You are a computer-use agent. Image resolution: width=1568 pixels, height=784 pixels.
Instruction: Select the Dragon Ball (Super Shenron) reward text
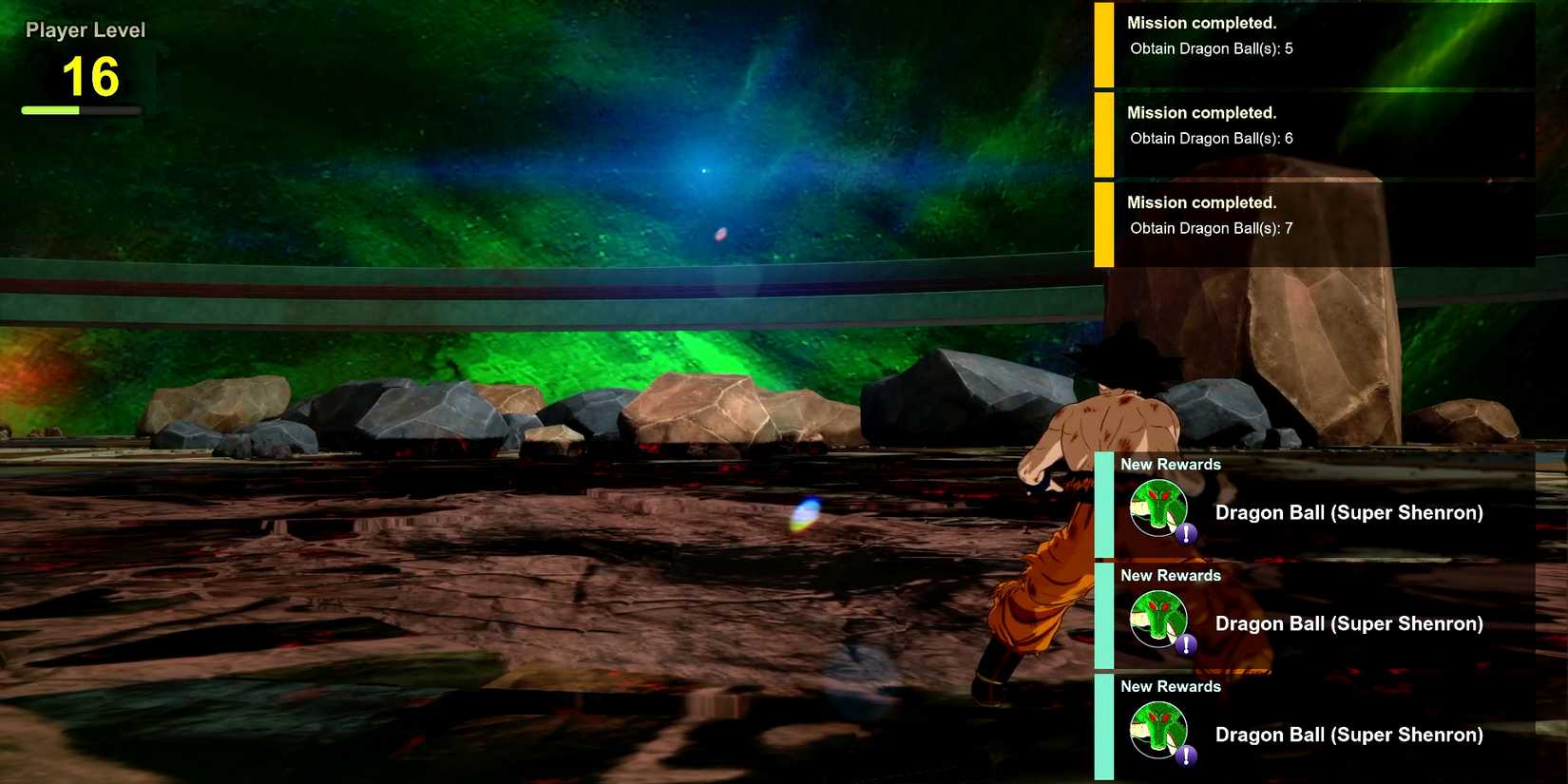coord(1349,512)
